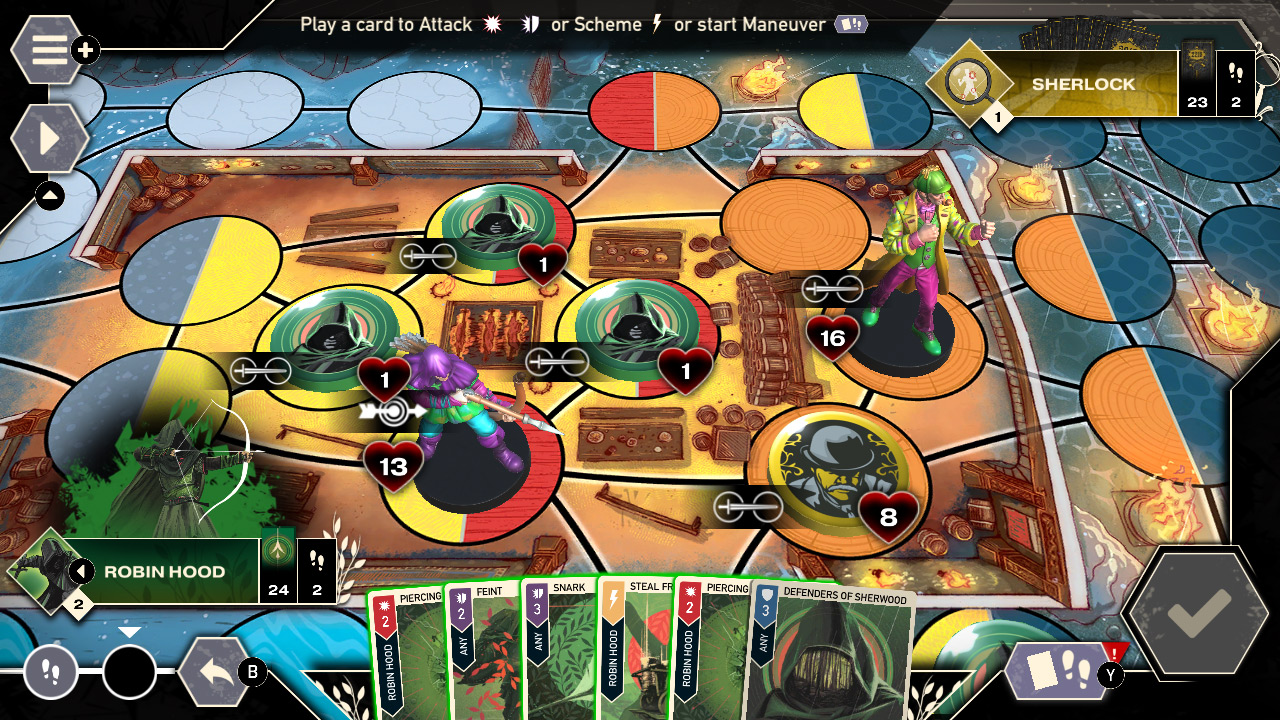Image resolution: width=1280 pixels, height=720 pixels.
Task: Open the main menu hexagon icon
Action: coord(44,48)
